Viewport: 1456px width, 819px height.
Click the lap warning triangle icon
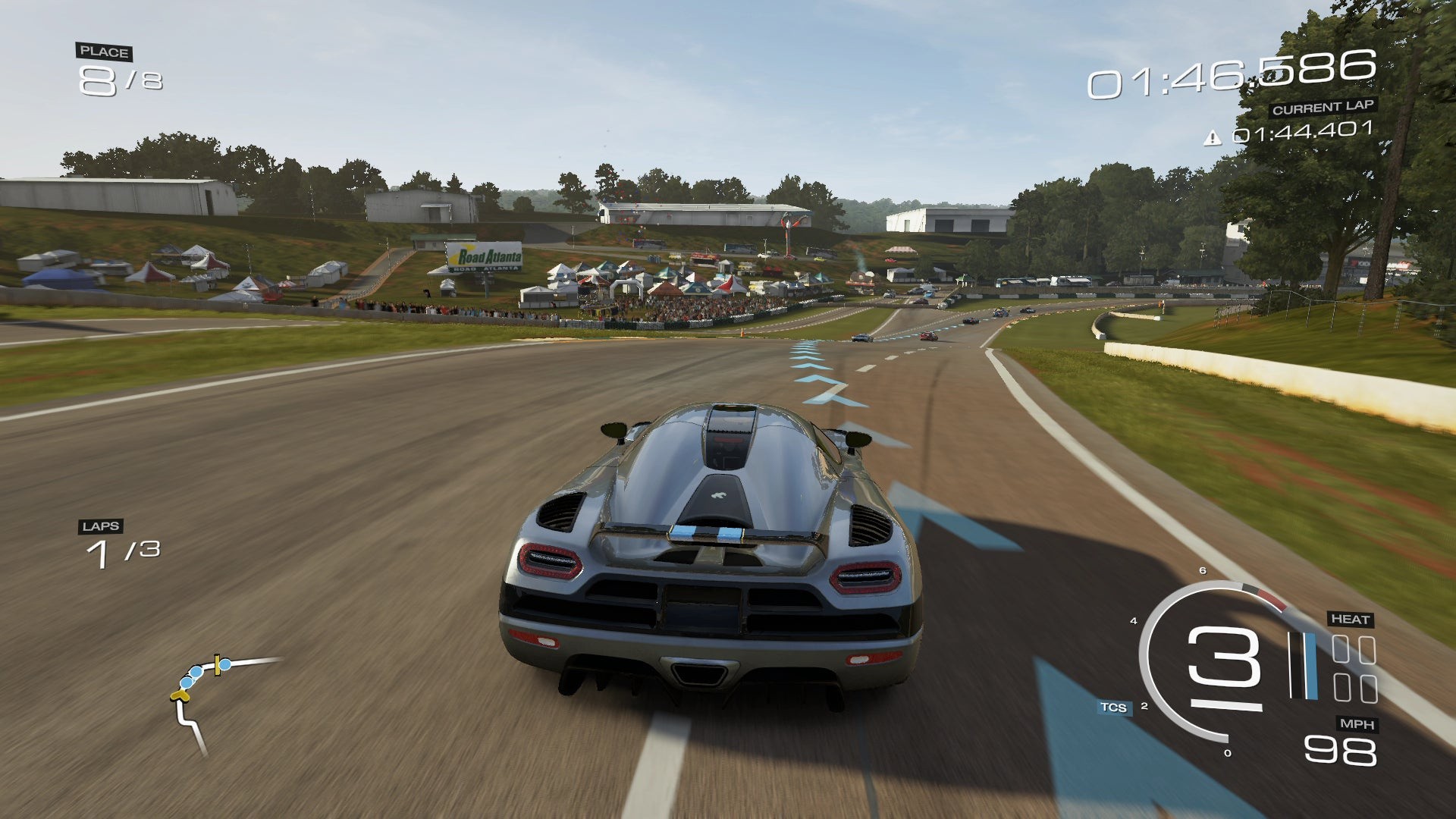pyautogui.click(x=1213, y=137)
